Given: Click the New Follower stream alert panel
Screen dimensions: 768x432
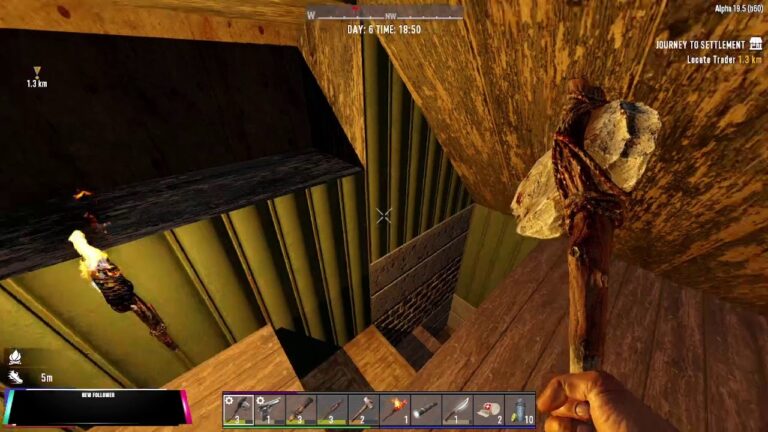Looking at the screenshot, I should coord(93,407).
